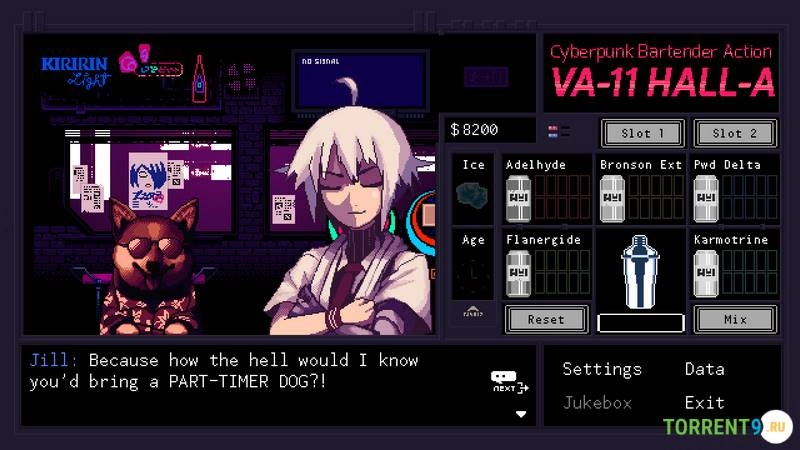Pick the Adelhyde ingredient can

pyautogui.click(x=518, y=197)
